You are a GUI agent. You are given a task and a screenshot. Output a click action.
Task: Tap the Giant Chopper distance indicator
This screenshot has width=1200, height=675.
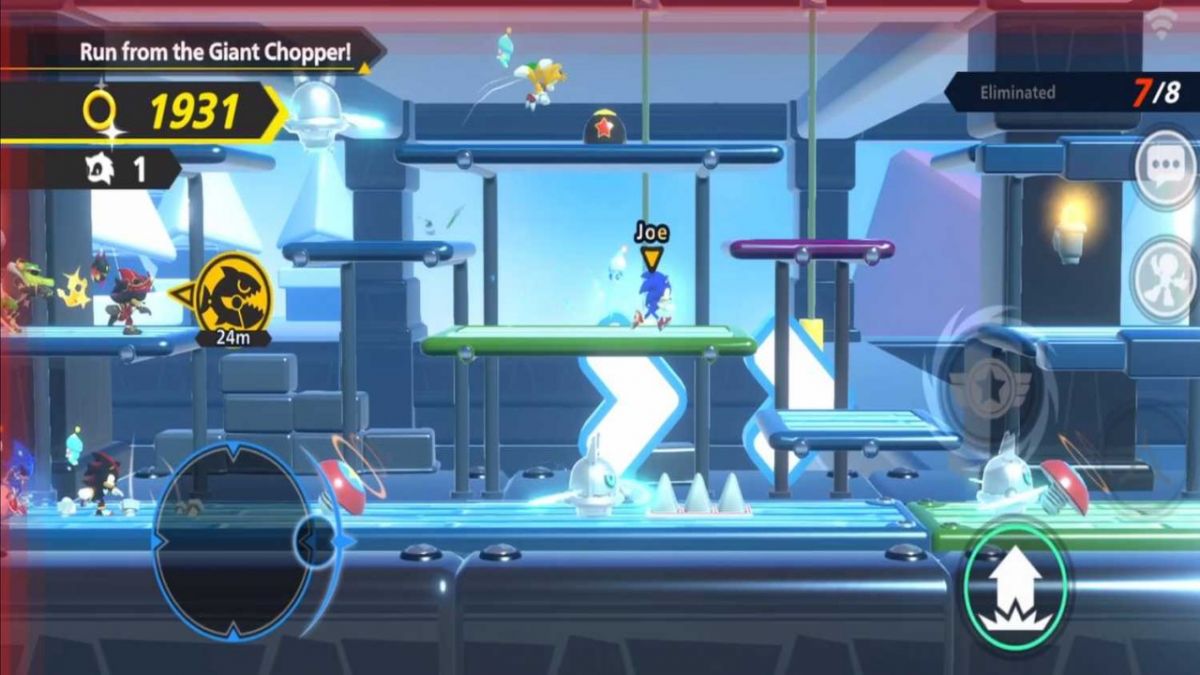pos(233,297)
